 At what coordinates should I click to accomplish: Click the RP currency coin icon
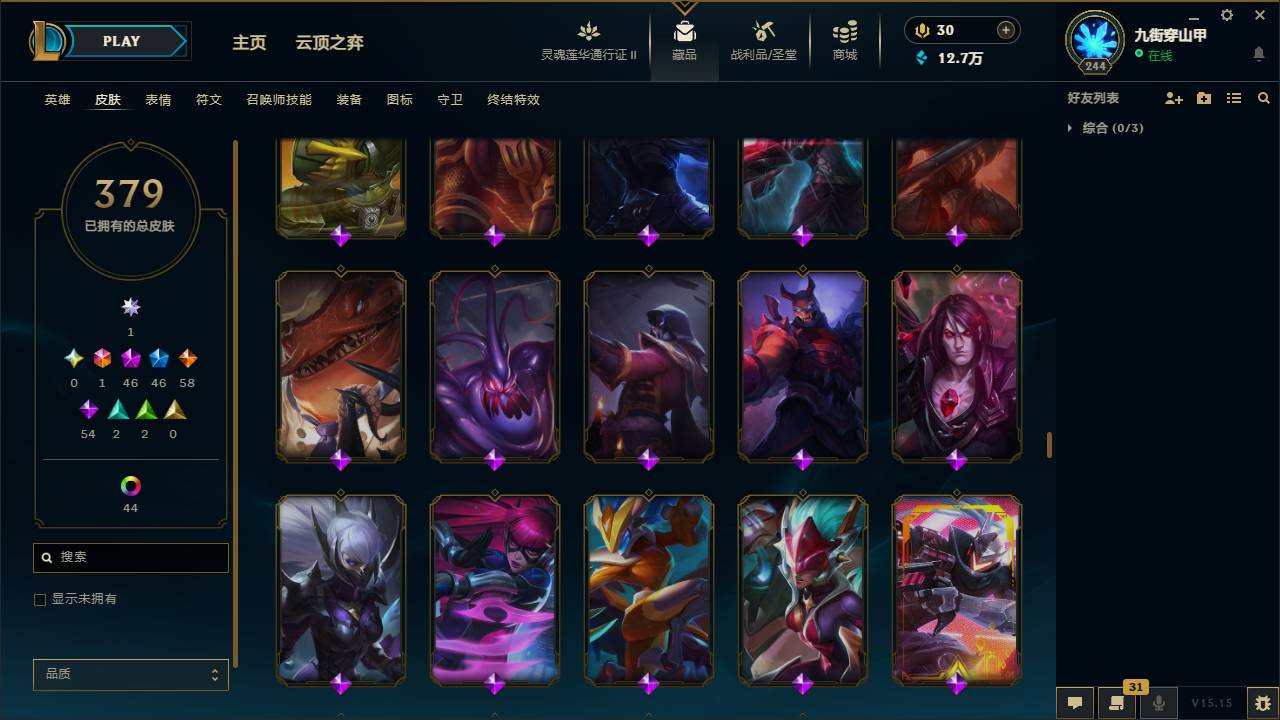920,30
